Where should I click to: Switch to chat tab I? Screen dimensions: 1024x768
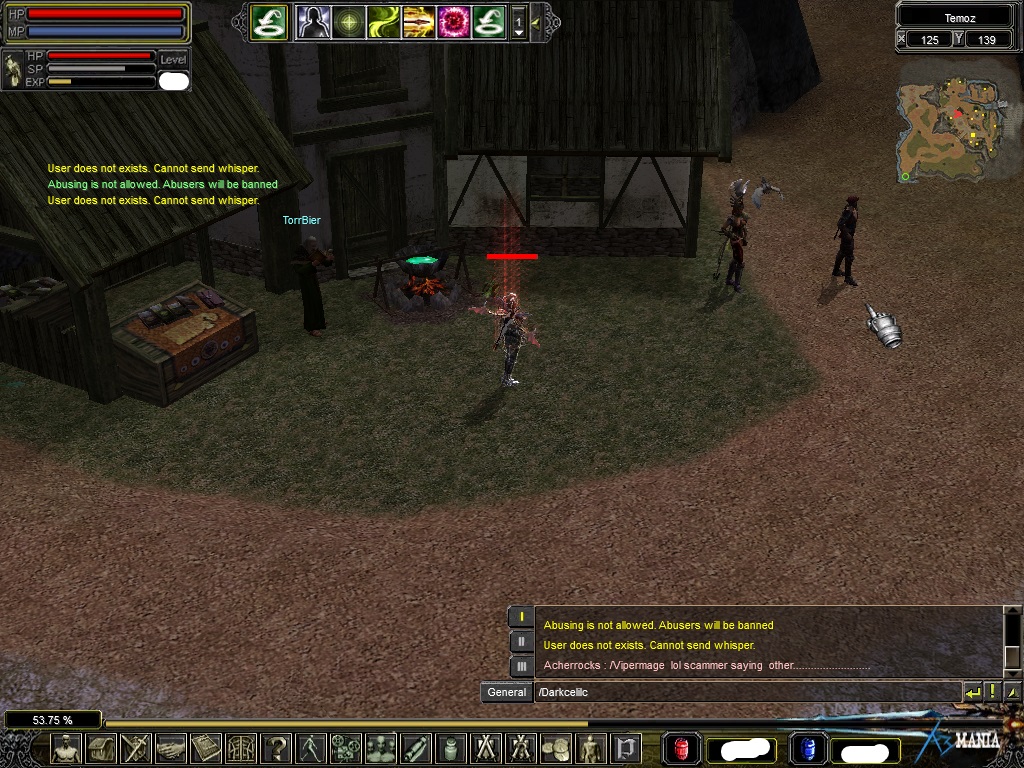[x=521, y=617]
